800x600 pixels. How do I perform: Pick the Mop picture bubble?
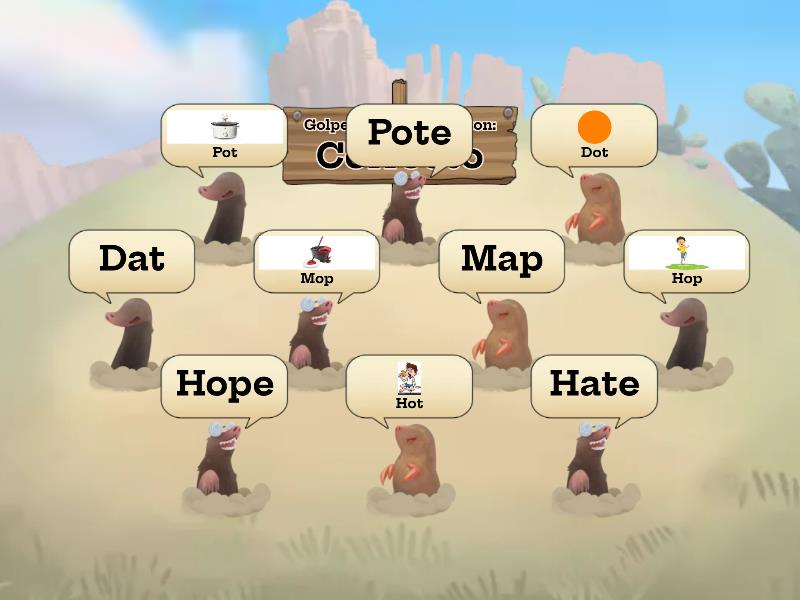[316, 260]
